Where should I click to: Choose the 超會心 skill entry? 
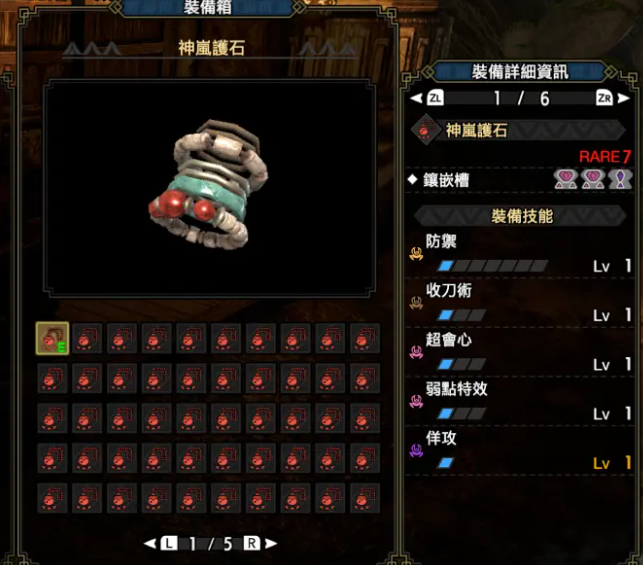tap(520, 351)
